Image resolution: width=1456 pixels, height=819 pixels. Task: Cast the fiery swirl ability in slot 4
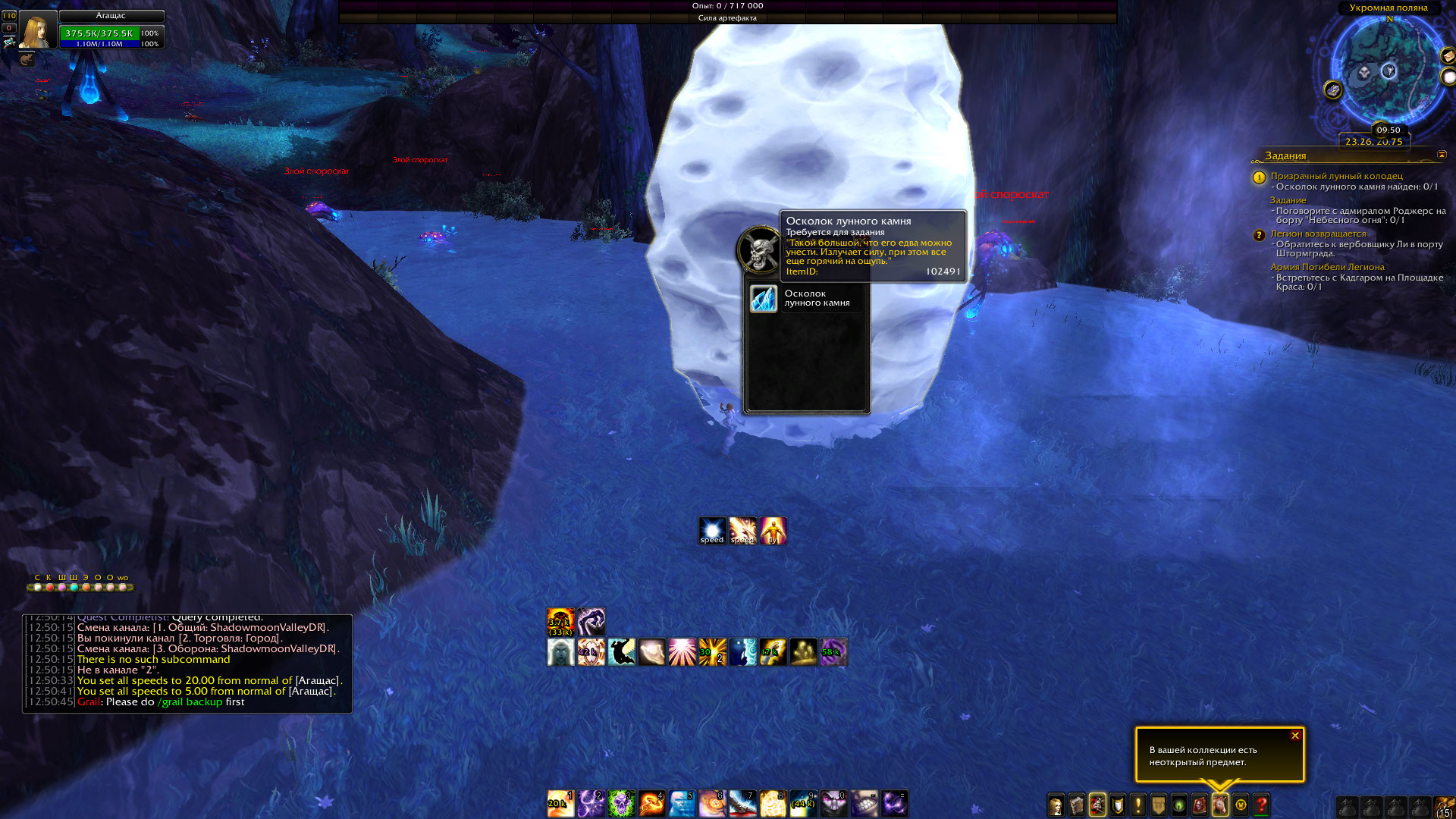coord(651,804)
